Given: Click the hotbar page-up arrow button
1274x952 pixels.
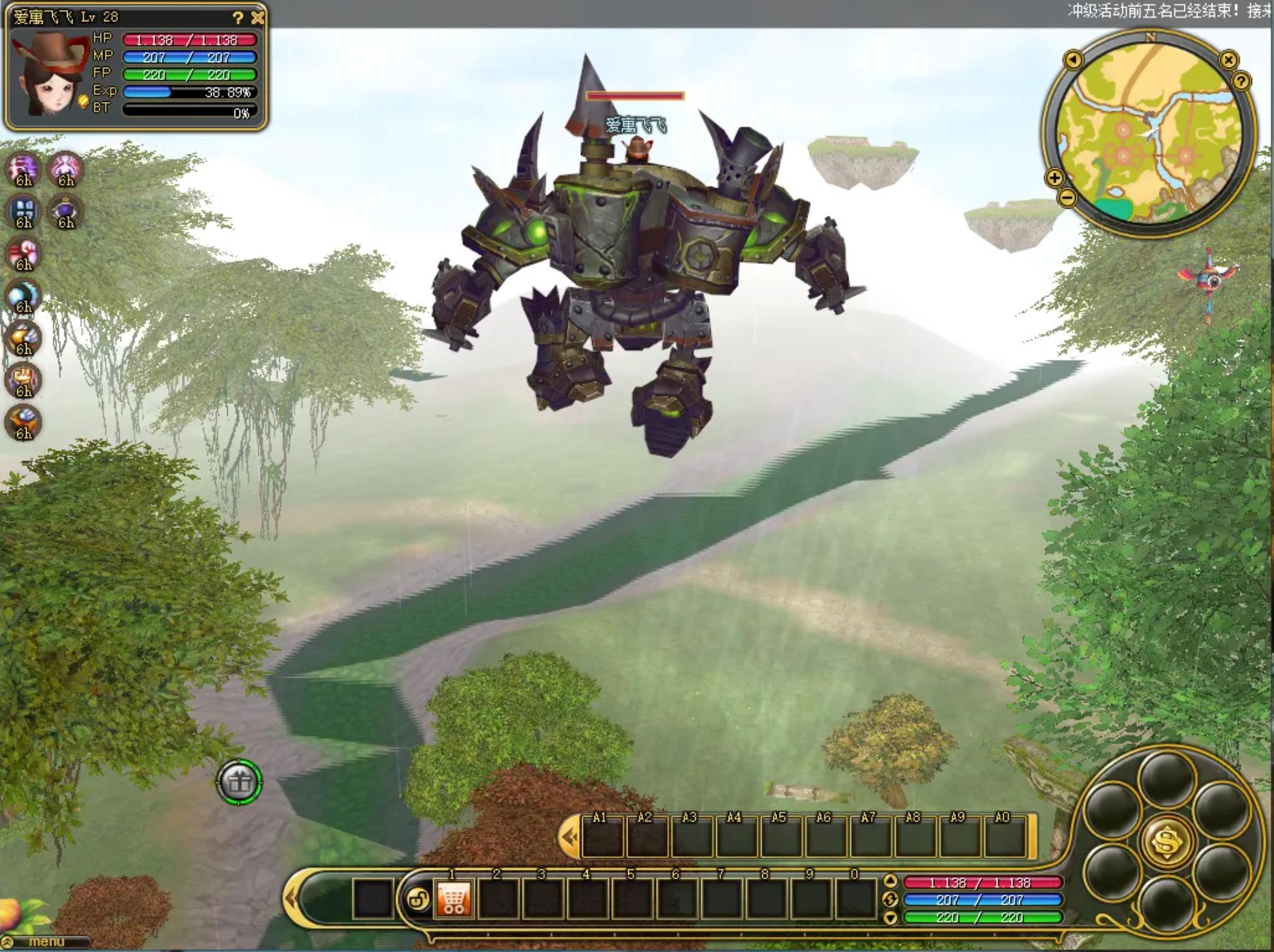Looking at the screenshot, I should click(890, 881).
